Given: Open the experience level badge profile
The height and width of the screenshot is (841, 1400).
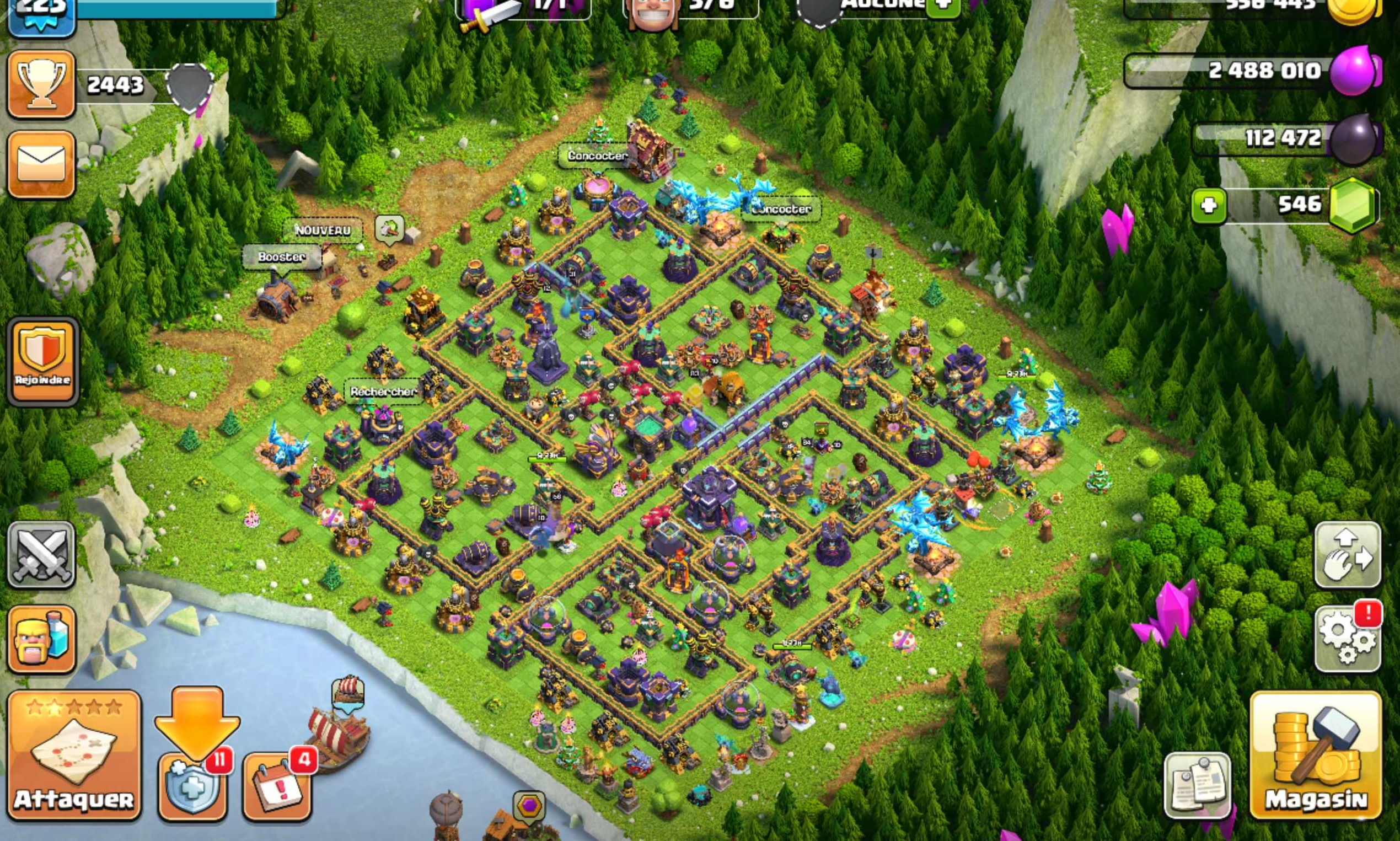Looking at the screenshot, I should [x=41, y=14].
